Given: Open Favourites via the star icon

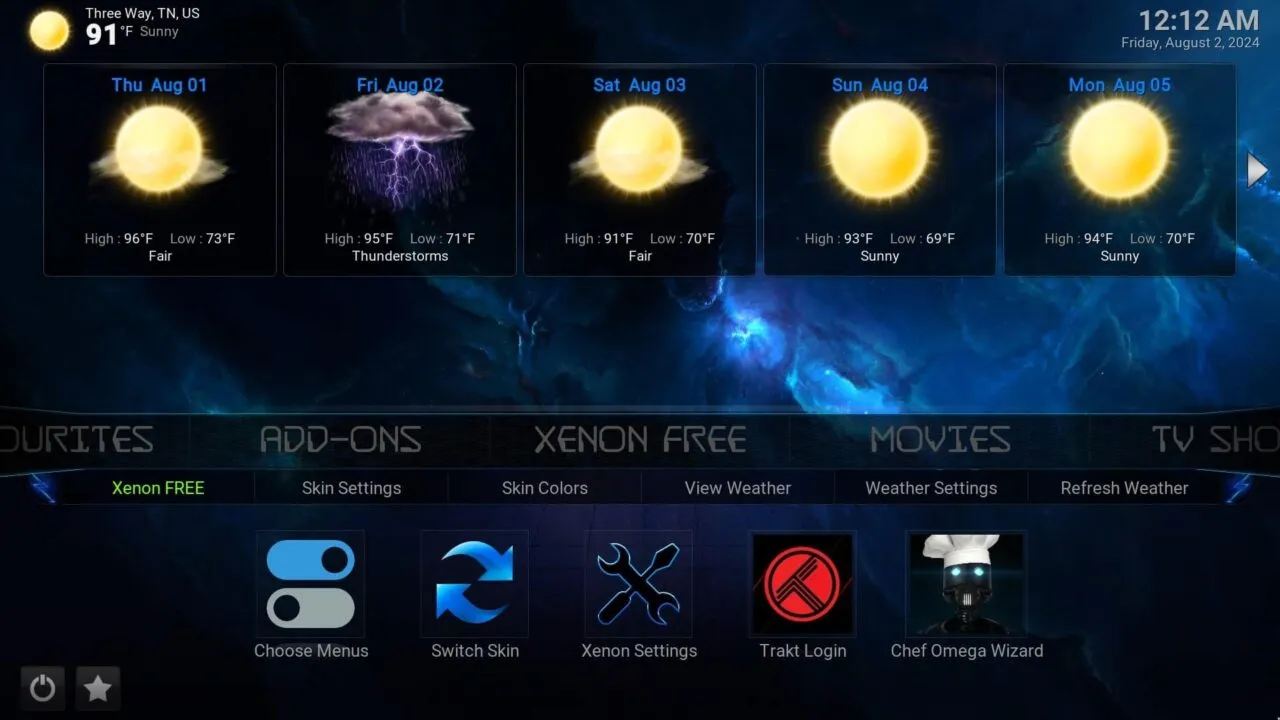Looking at the screenshot, I should click(x=98, y=688).
